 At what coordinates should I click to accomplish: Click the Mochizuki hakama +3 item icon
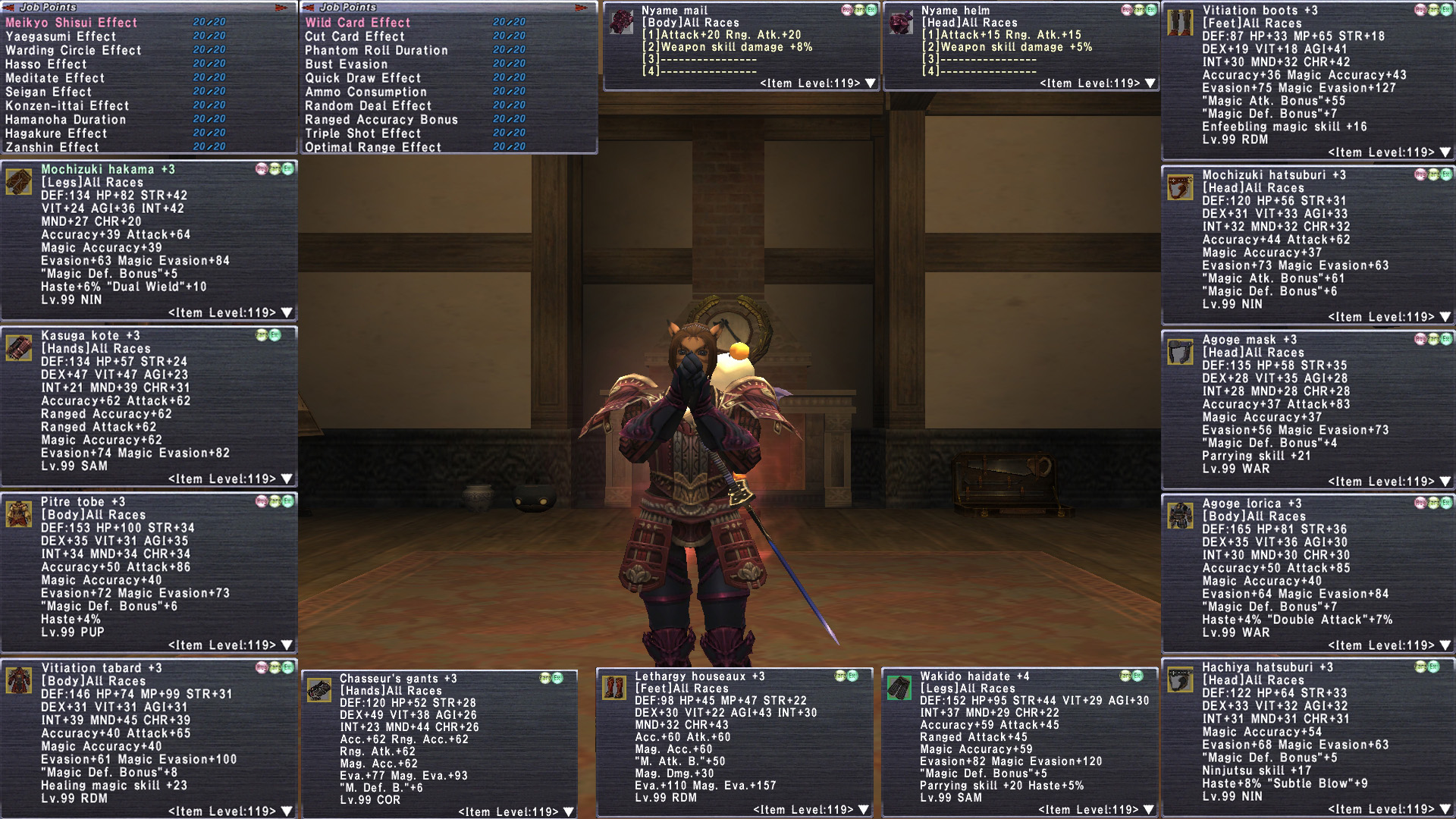point(19,183)
